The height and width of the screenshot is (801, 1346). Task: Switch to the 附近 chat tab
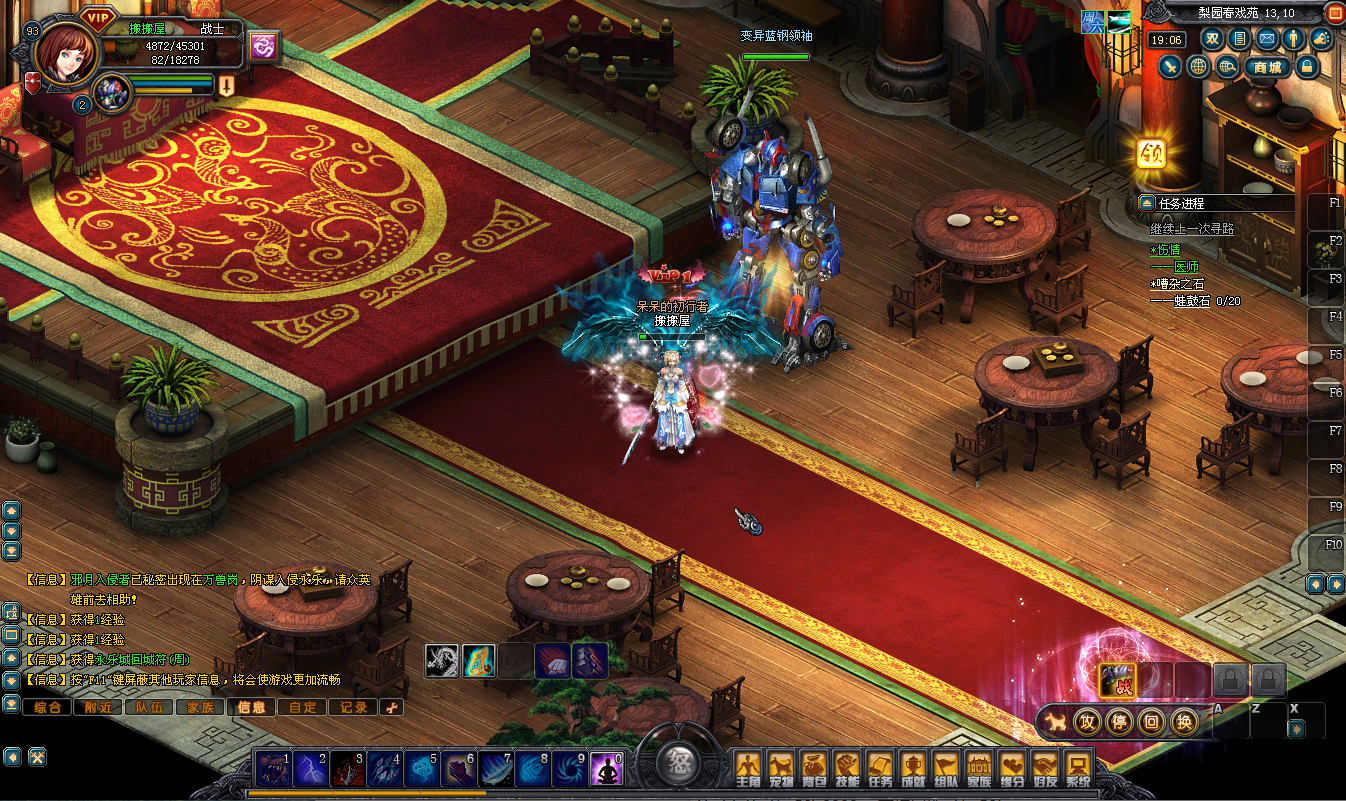point(98,707)
